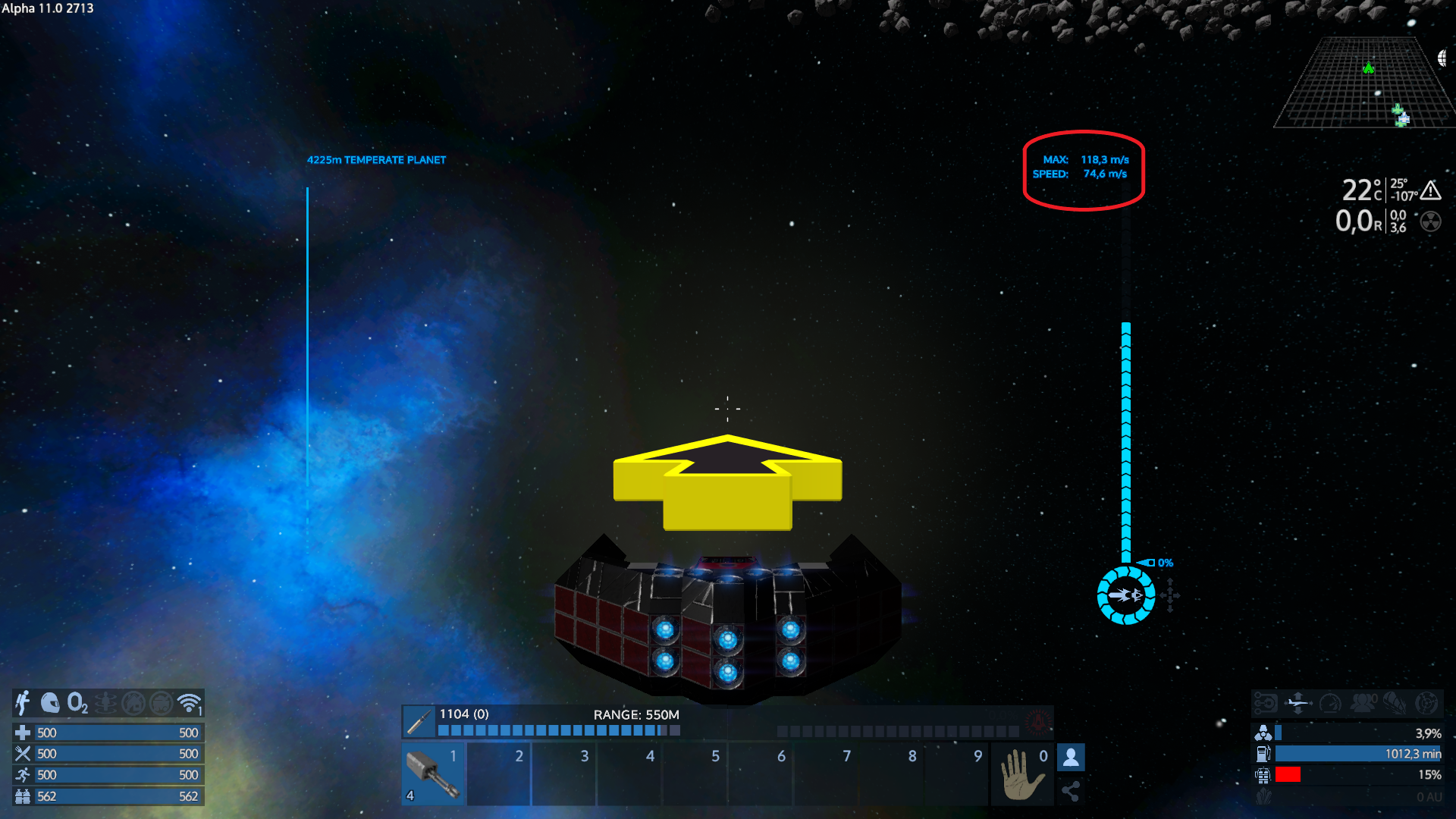This screenshot has height=819, width=1456.
Task: Click the circular thruster throttle indicator
Action: [x=1126, y=595]
